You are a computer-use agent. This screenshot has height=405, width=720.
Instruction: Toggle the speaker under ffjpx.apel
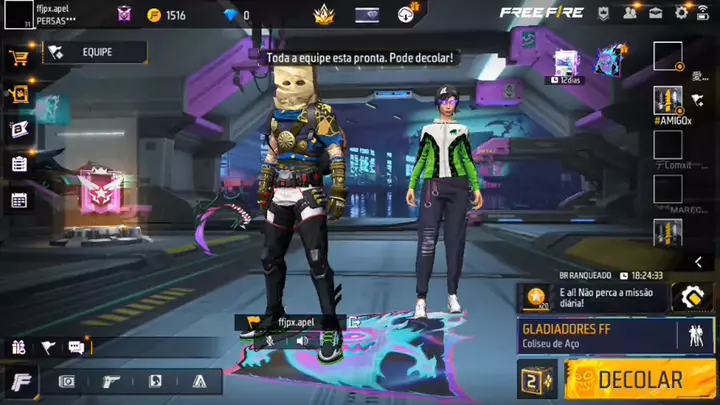[301, 340]
